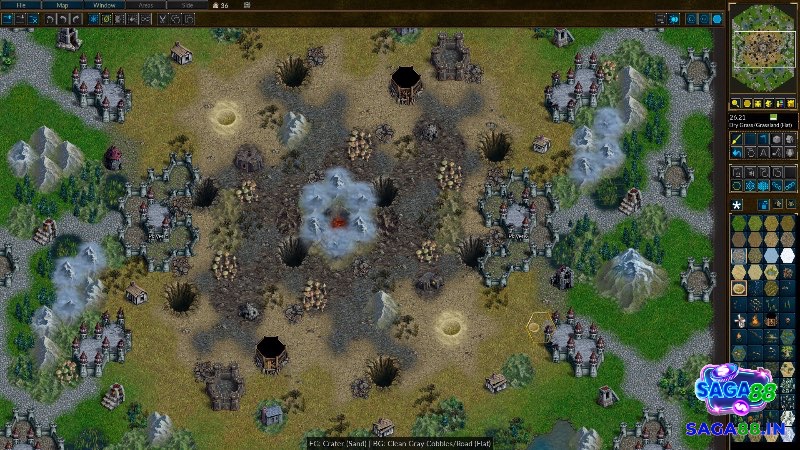Open the Map menu
This screenshot has width=800, height=450.
(x=62, y=5)
